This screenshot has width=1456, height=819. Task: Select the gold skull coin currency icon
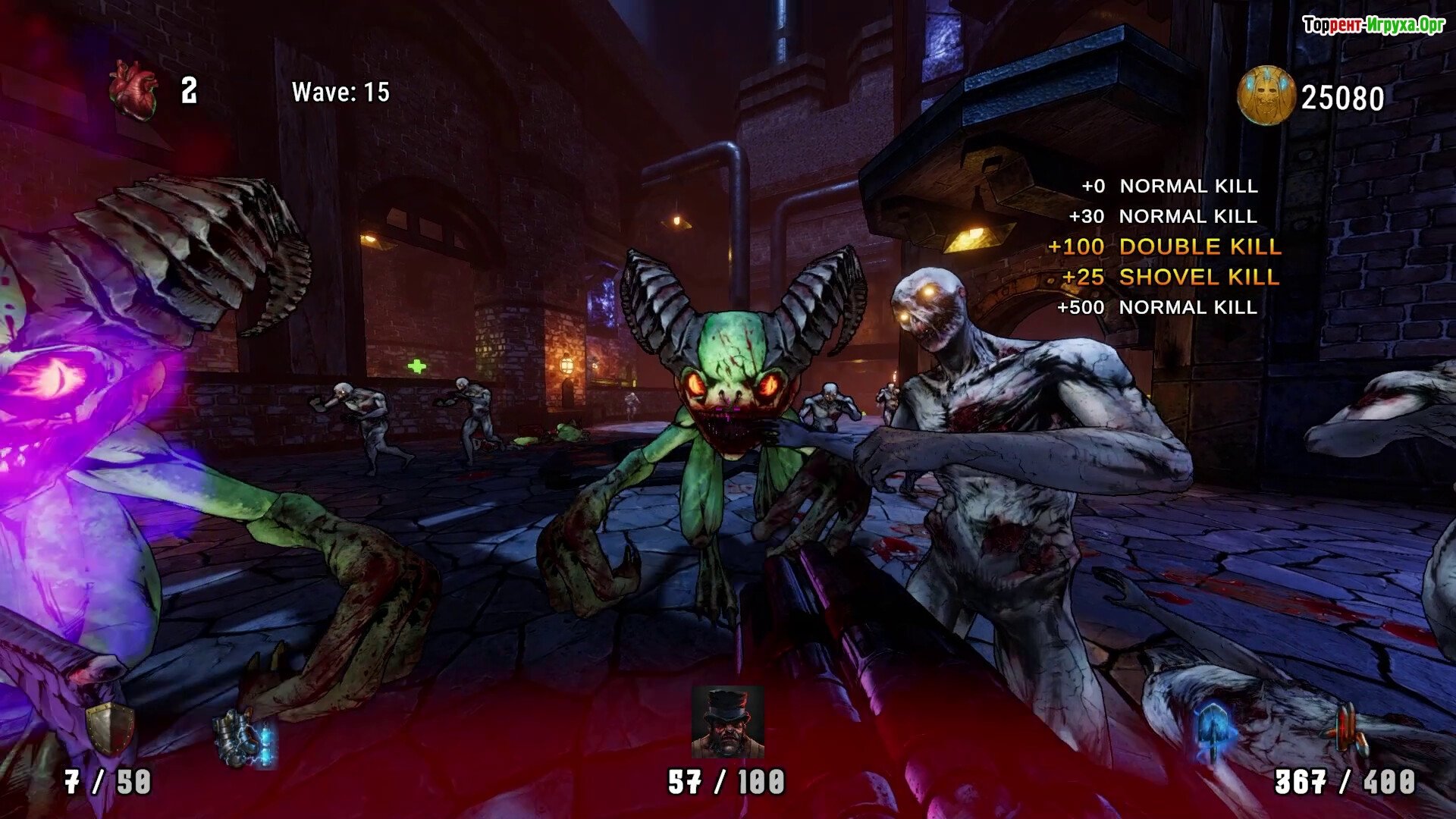tap(1266, 96)
